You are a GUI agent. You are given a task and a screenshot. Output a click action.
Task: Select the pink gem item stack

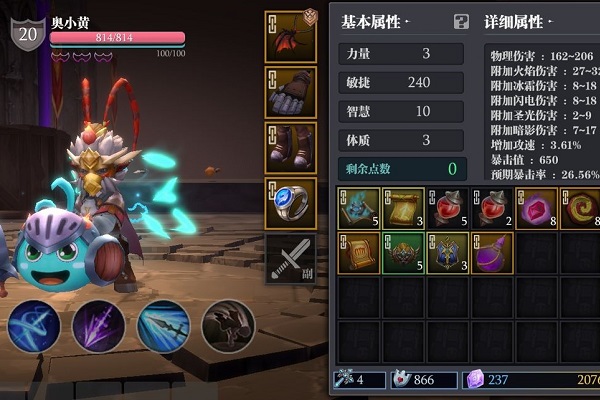click(535, 208)
